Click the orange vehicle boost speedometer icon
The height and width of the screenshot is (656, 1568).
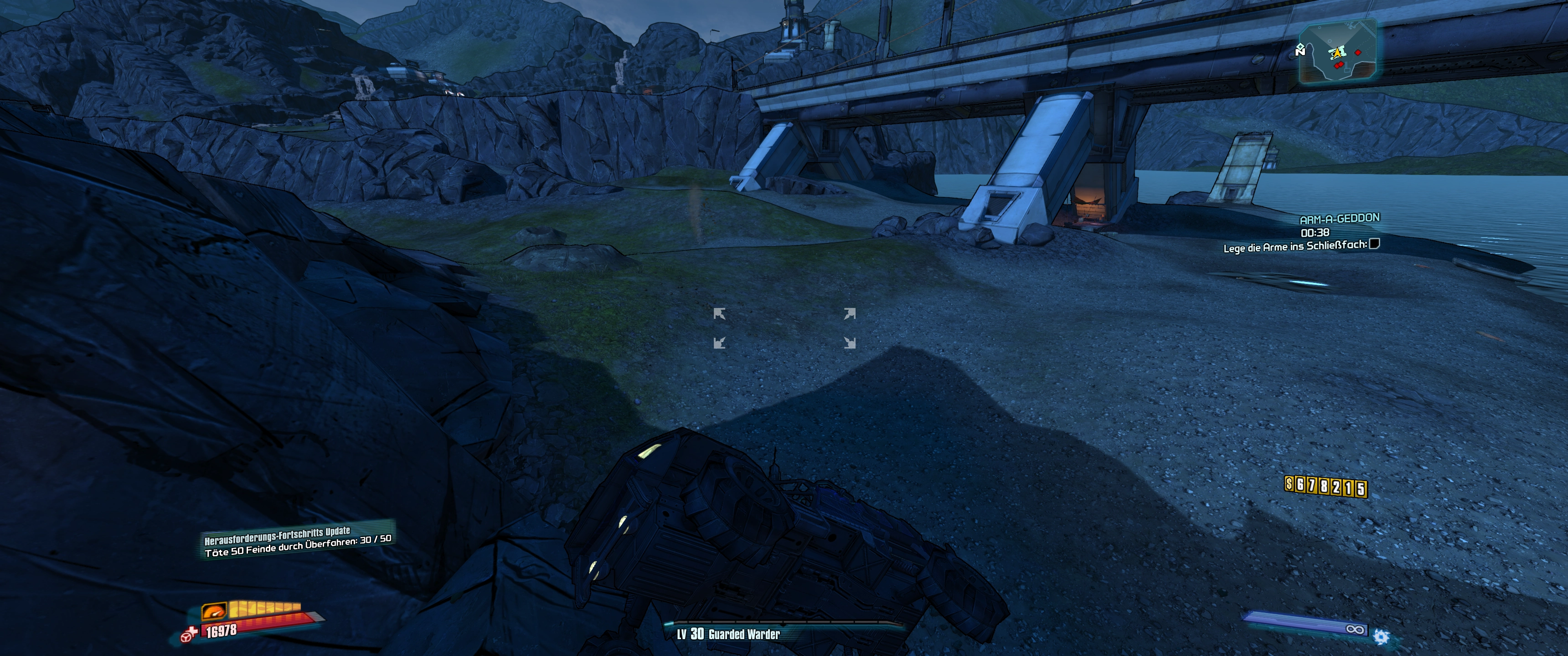pos(214,610)
